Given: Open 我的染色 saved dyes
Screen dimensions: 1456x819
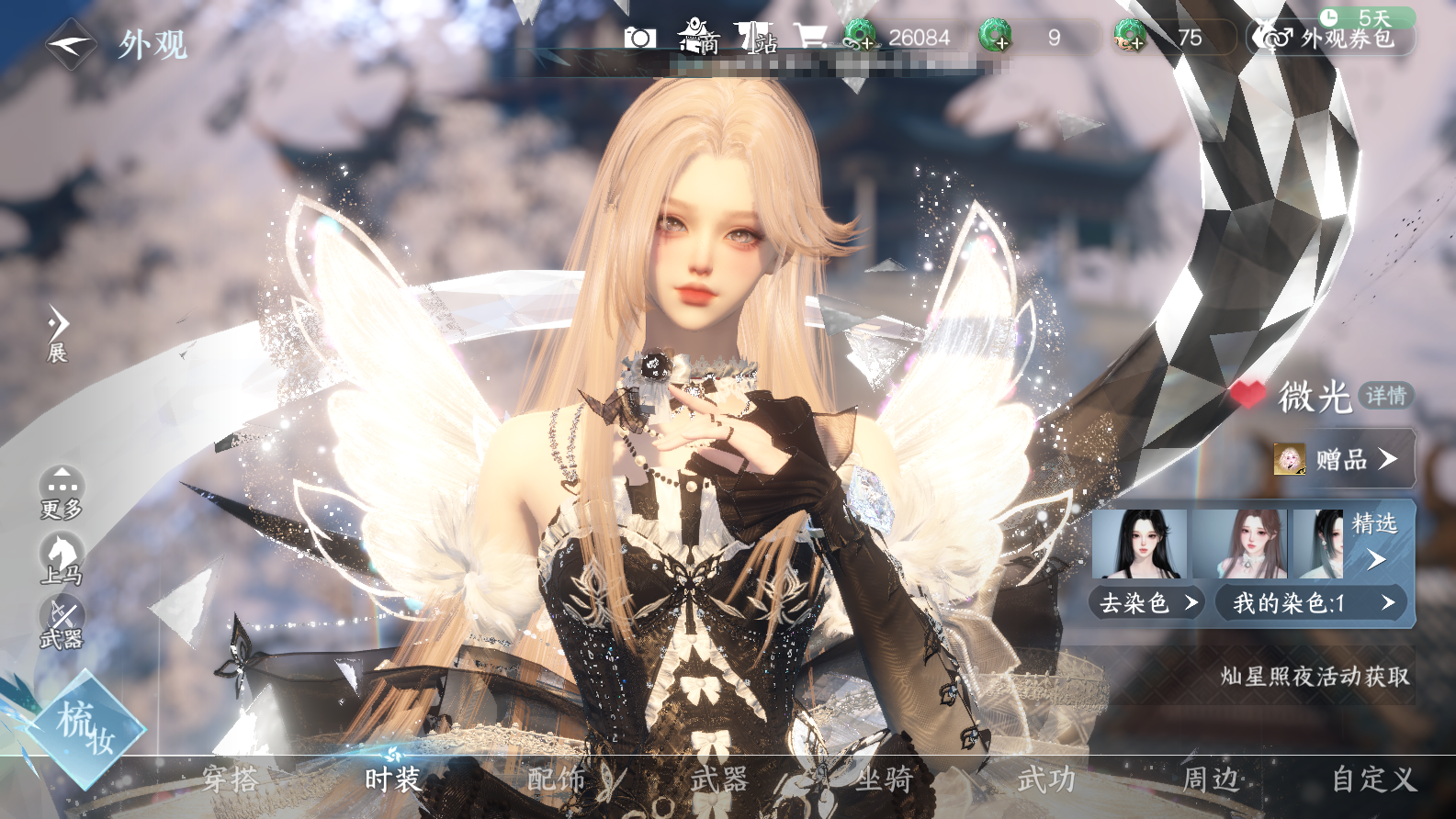Looking at the screenshot, I should click(1312, 603).
